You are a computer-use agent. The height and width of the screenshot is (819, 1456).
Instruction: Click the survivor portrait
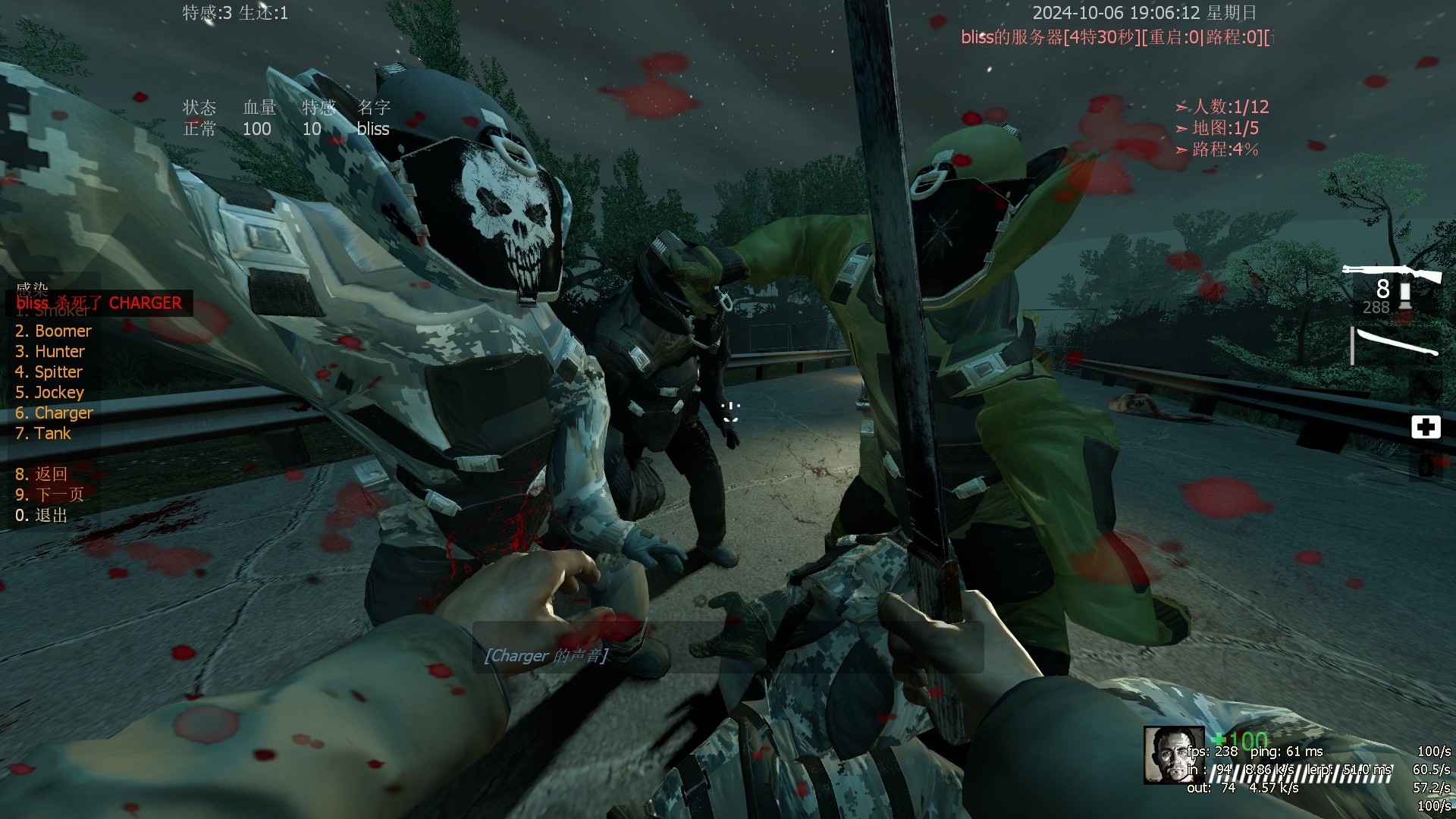pyautogui.click(x=1173, y=755)
